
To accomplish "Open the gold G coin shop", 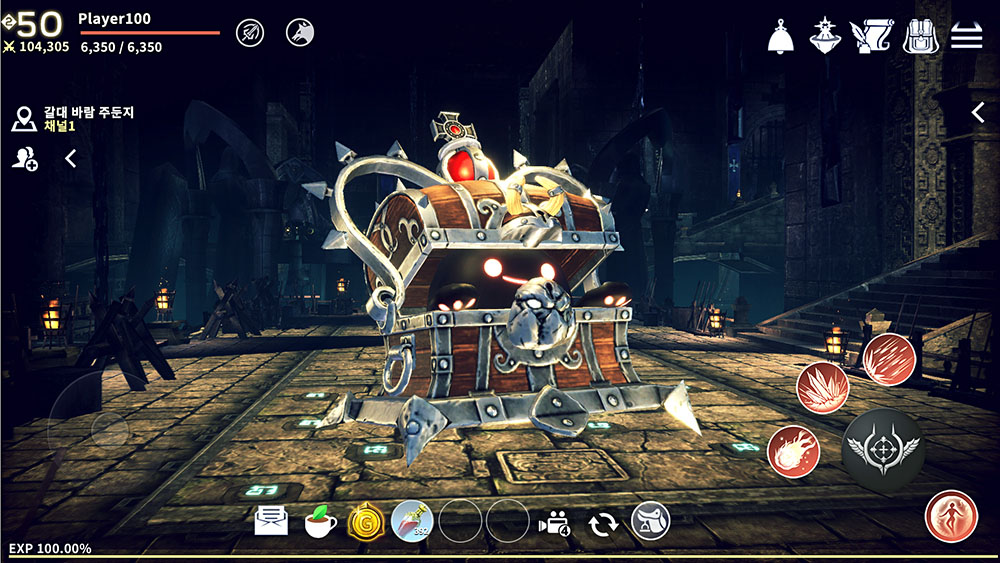I will coord(366,521).
